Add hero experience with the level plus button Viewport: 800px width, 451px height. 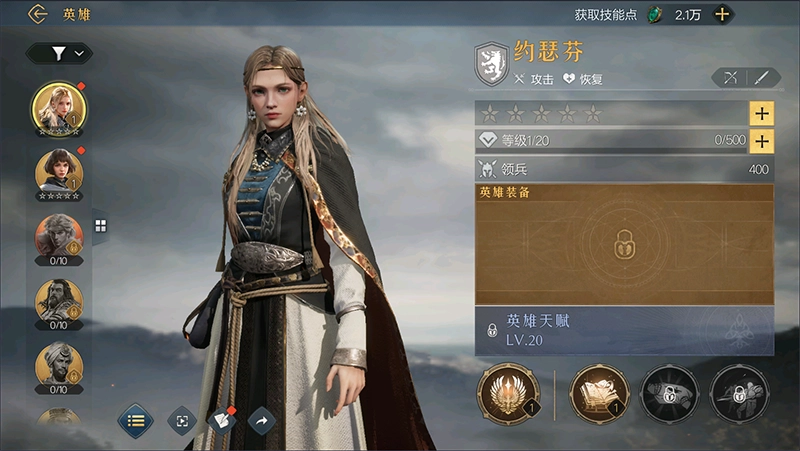coord(761,141)
